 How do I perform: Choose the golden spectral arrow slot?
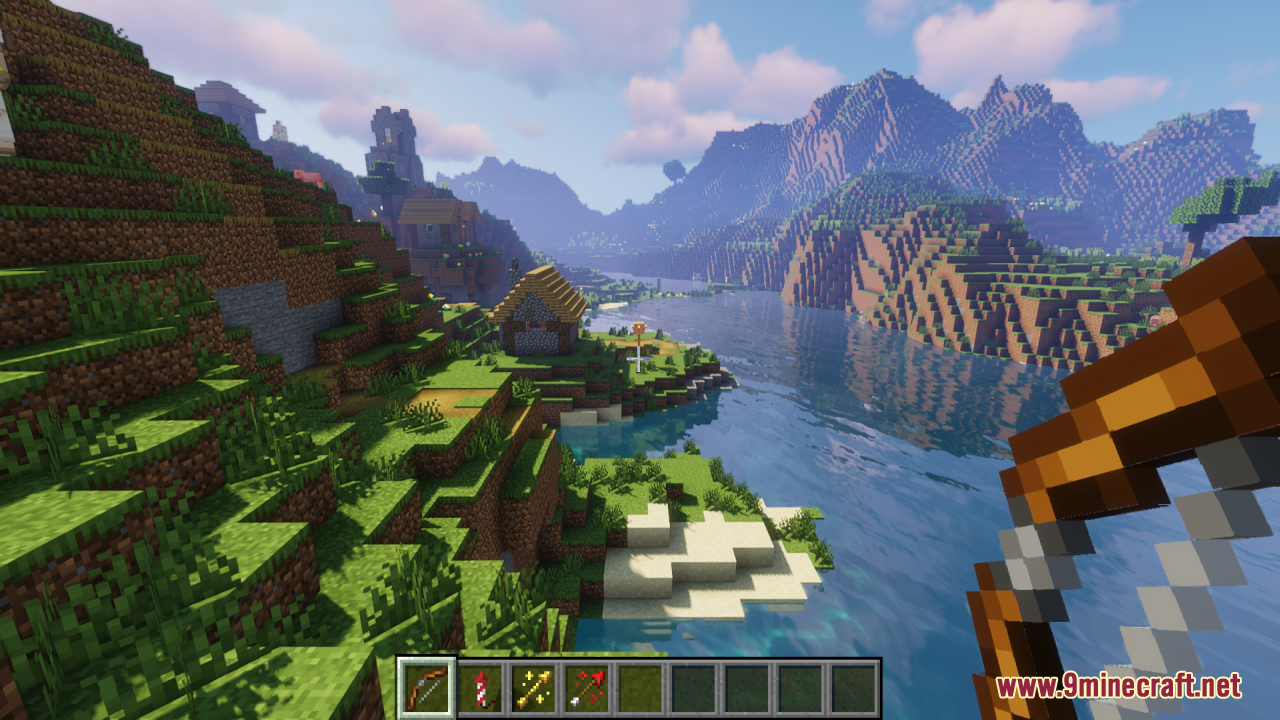coord(533,688)
